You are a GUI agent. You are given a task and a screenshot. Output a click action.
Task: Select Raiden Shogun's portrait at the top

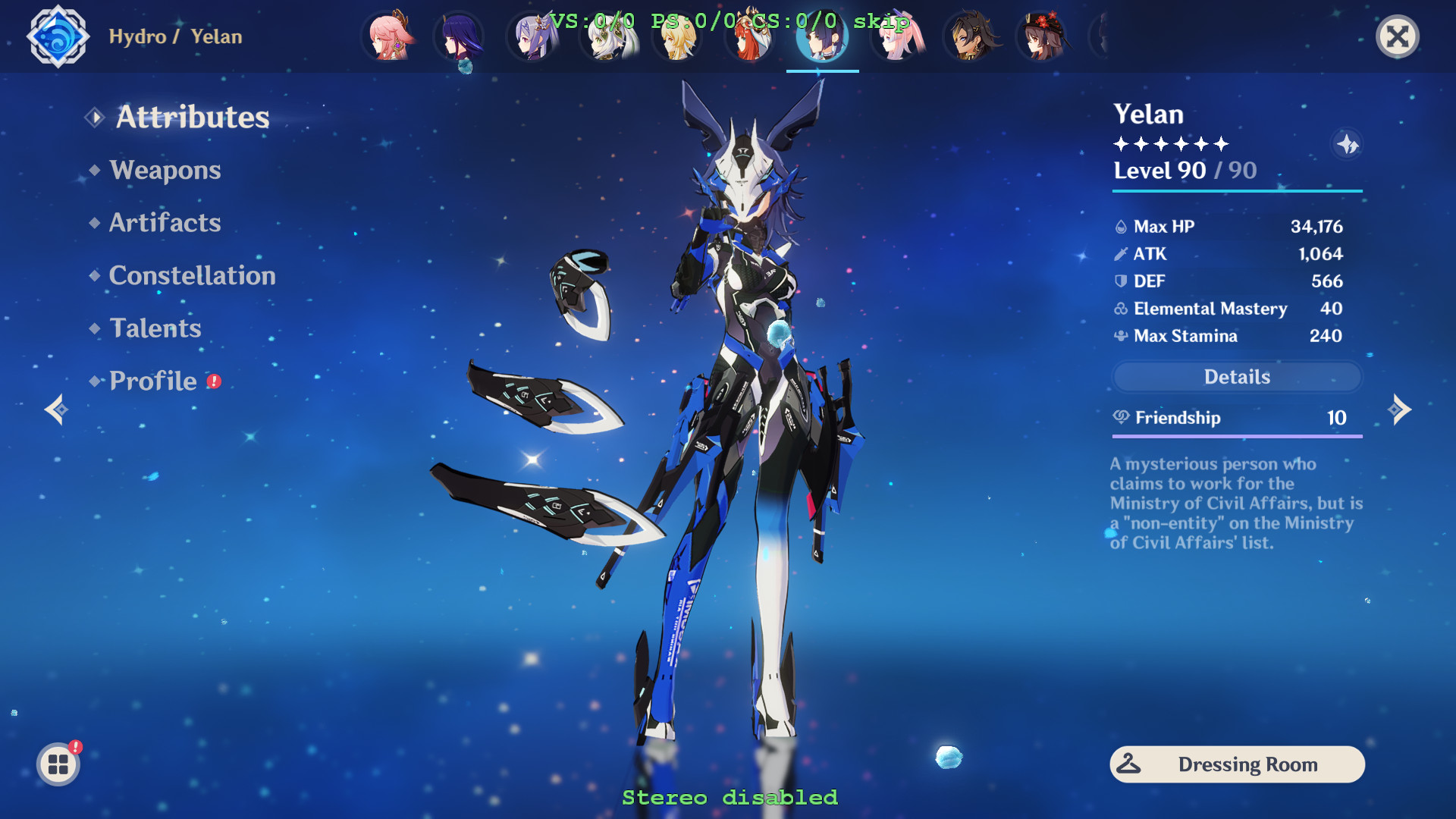click(463, 36)
